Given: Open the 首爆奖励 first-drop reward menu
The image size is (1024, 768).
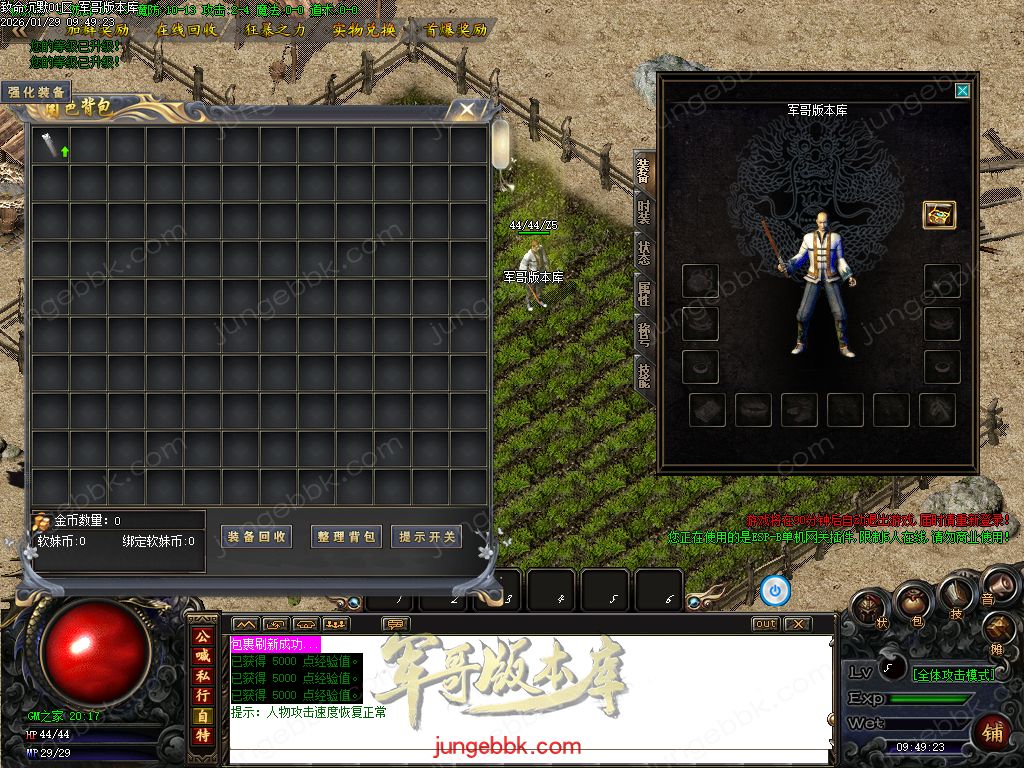Looking at the screenshot, I should pyautogui.click(x=455, y=30).
